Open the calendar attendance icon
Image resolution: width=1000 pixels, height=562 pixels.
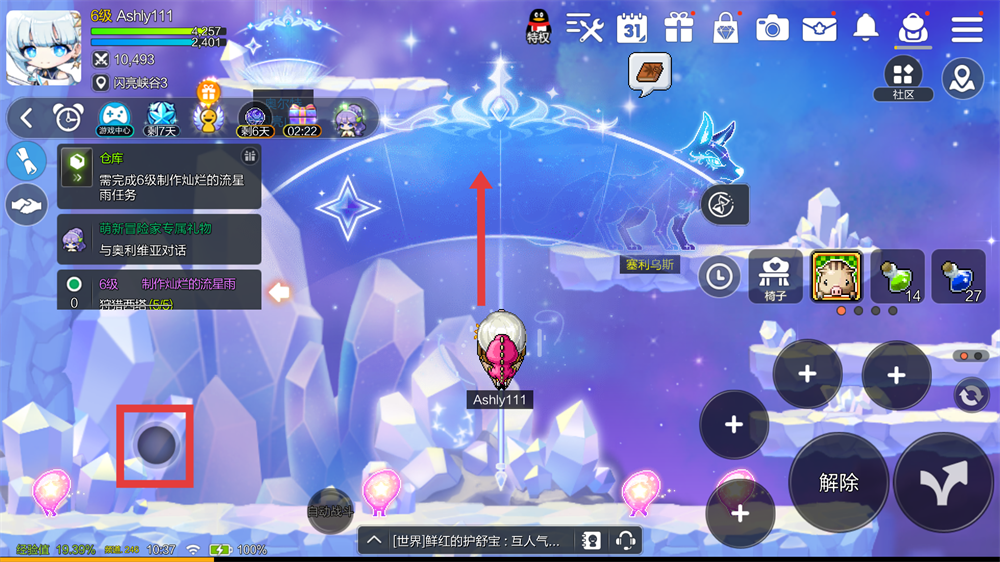632,28
